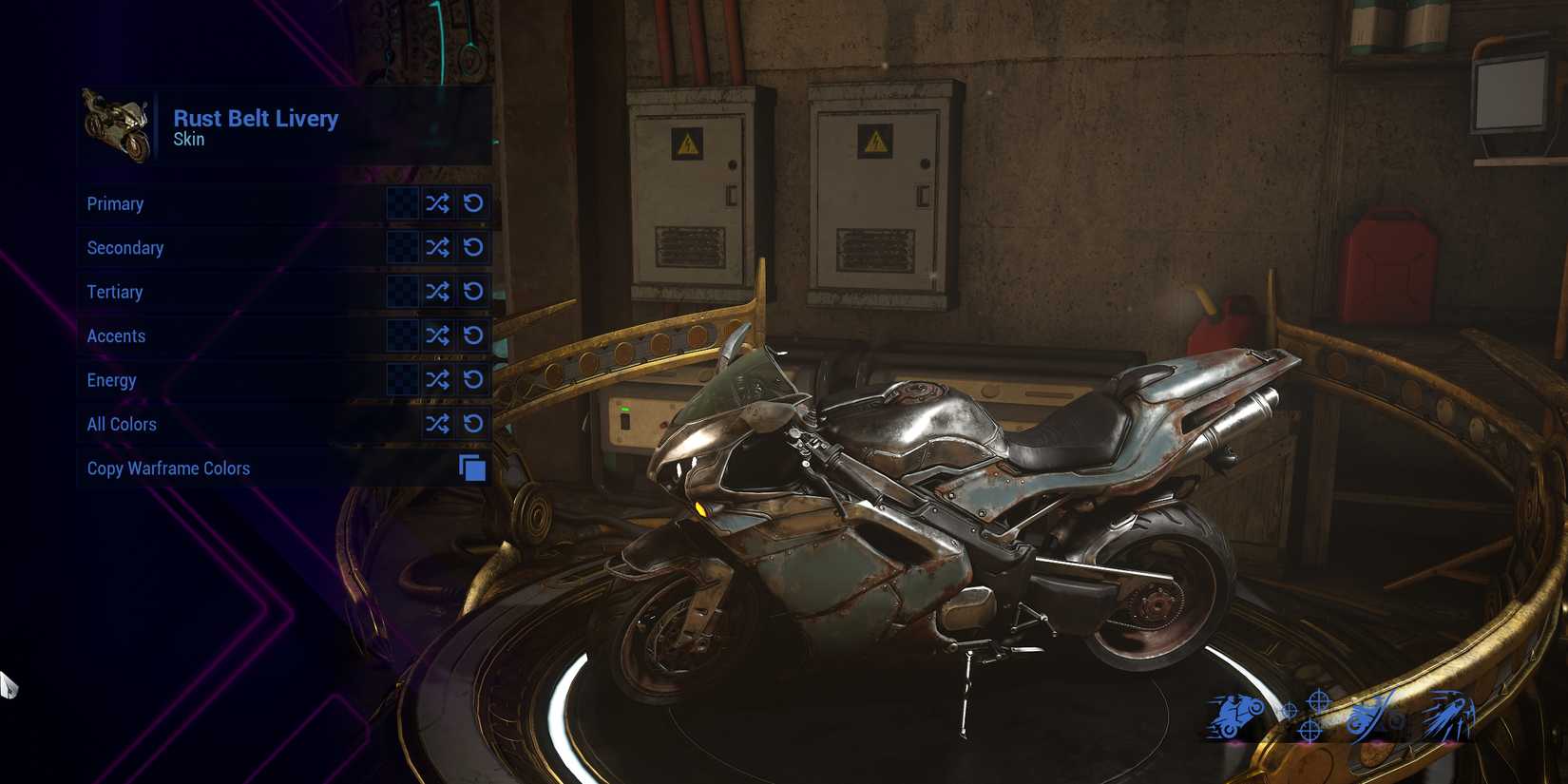
Task: Randomize the Primary color
Action: pos(437,203)
